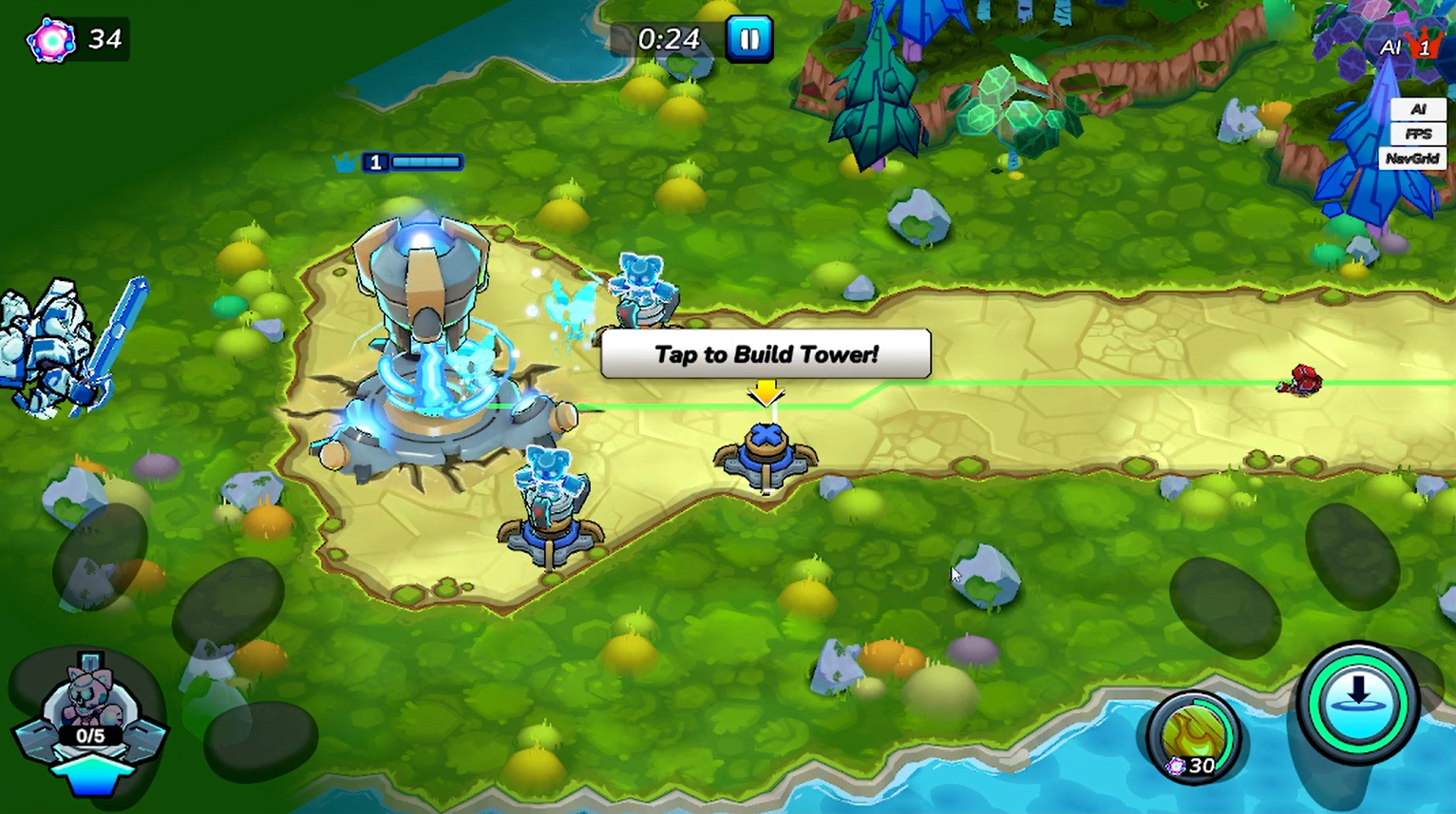This screenshot has width=1456, height=814.
Task: Activate the down-arrow landing ability
Action: click(1358, 703)
